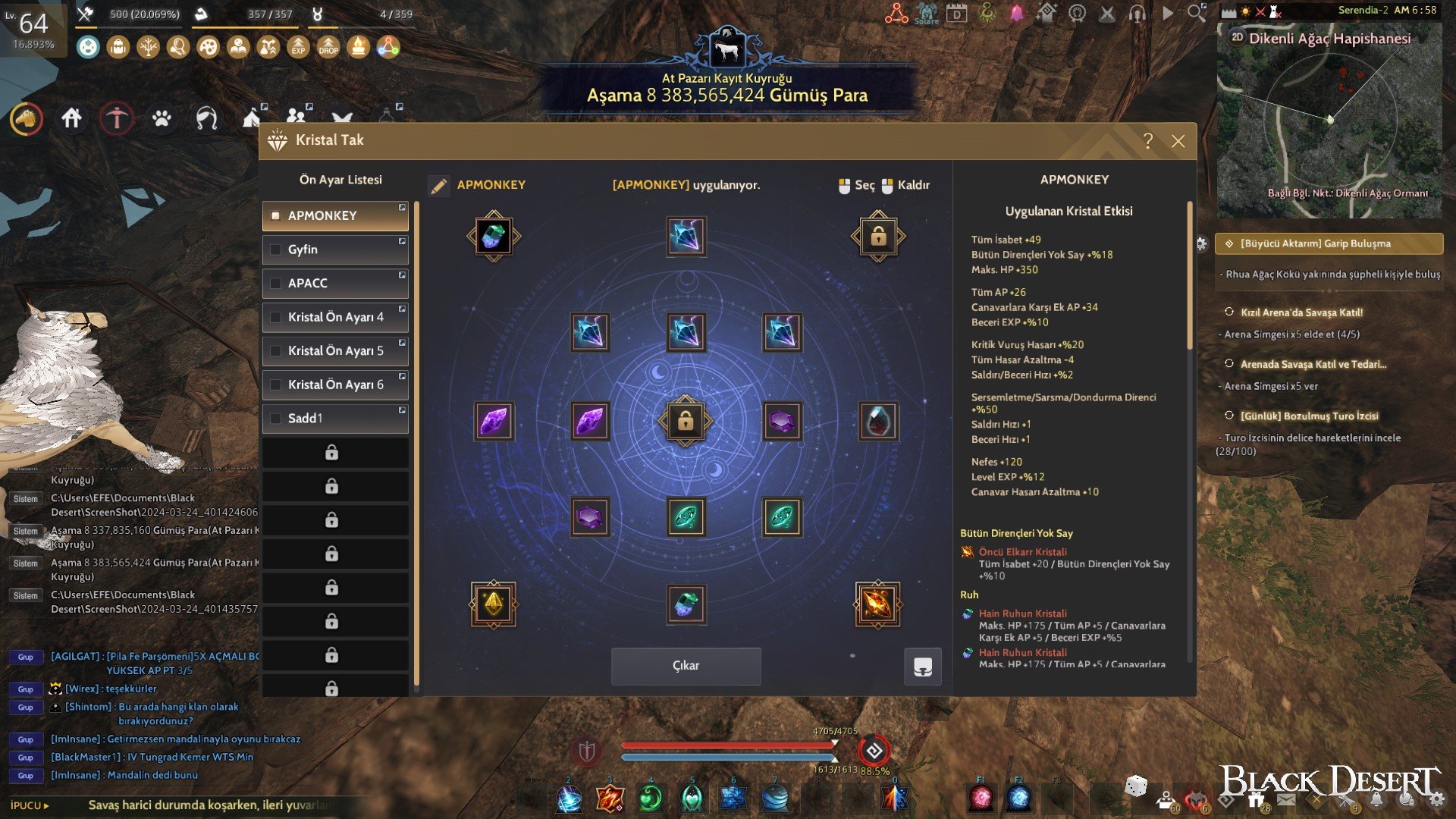The width and height of the screenshot is (1456, 819).
Task: Check the Gyfin preset checkbox
Action: click(276, 249)
